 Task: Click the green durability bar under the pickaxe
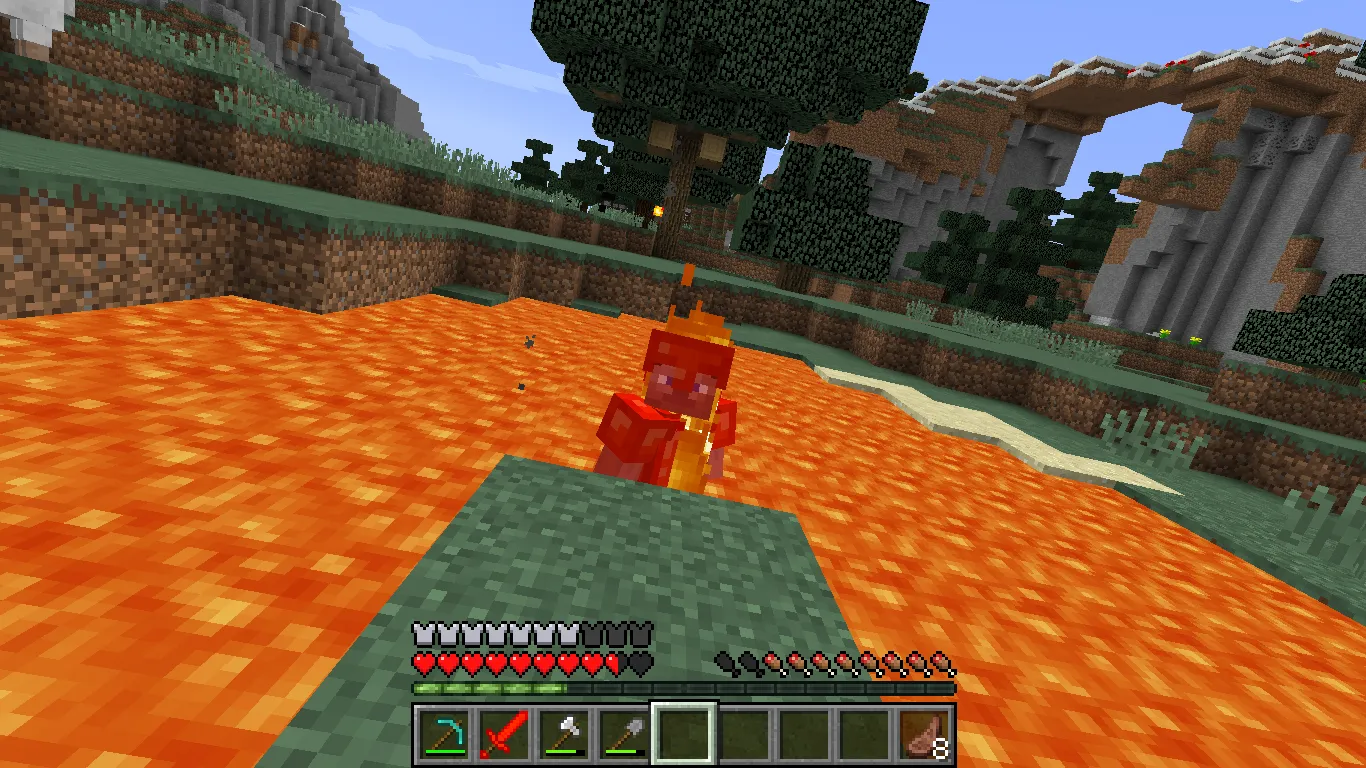coord(444,752)
